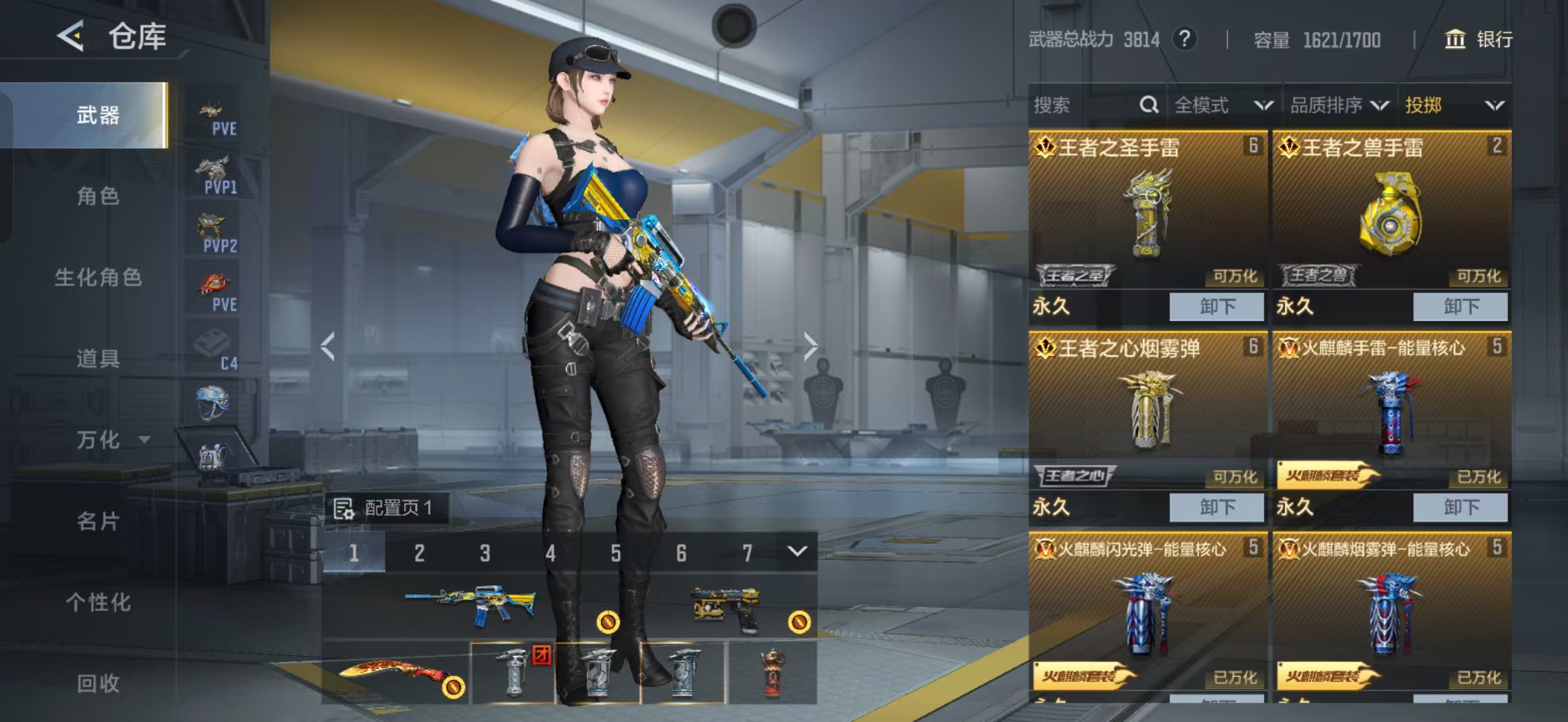Switch to the 角色 category tab

[97, 196]
